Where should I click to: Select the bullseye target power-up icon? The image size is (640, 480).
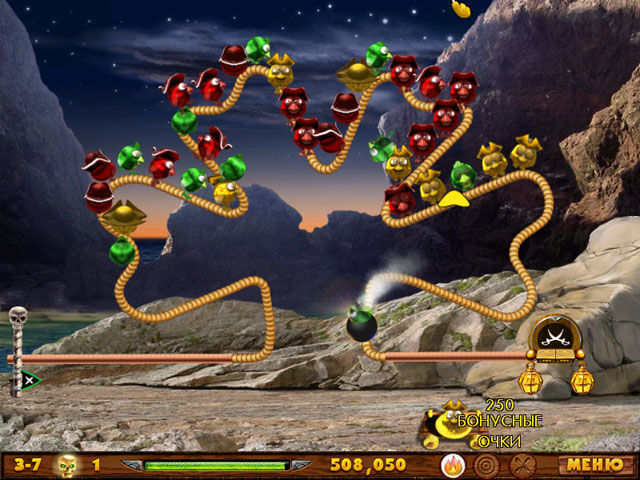[487, 465]
